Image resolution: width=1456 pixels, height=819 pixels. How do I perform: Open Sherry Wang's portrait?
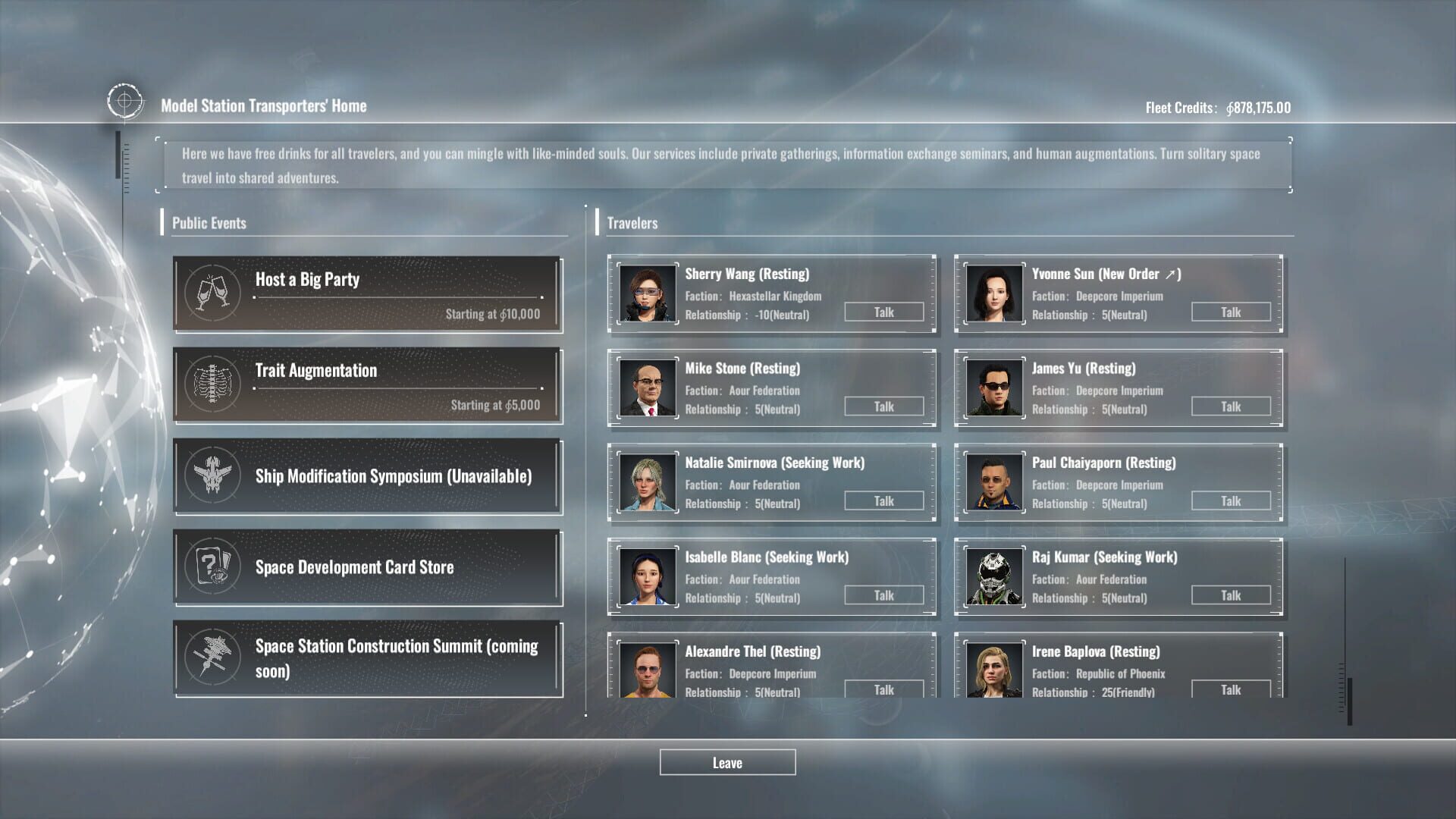[647, 294]
